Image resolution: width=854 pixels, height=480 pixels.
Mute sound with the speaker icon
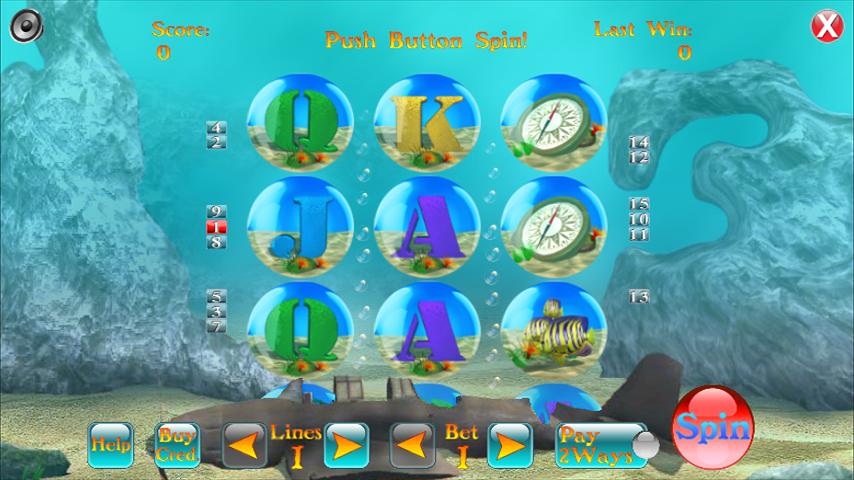pyautogui.click(x=26, y=25)
